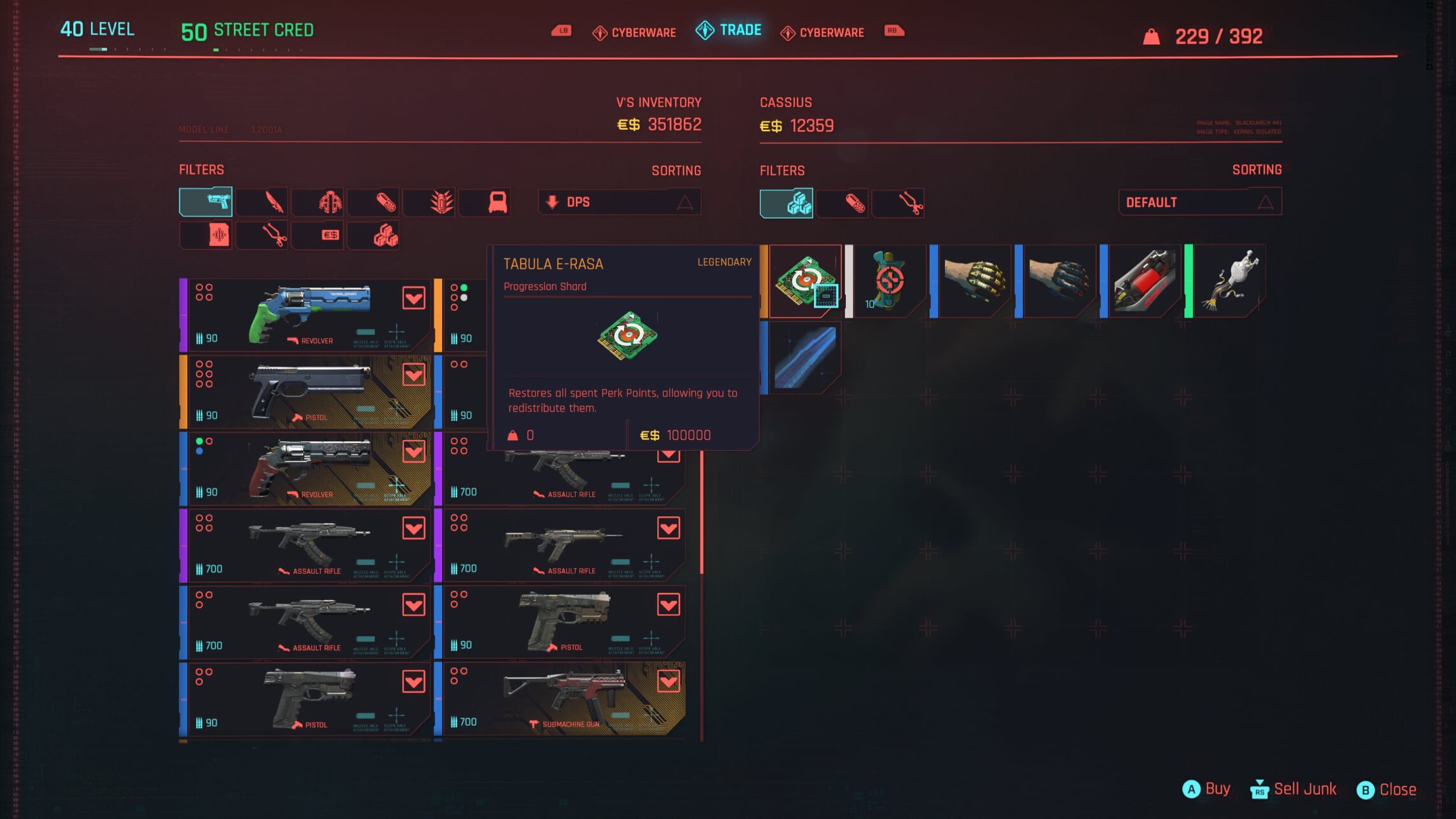Screen dimensions: 1456x819
Task: Filter V's inventory by melee weapons
Action: point(261,201)
